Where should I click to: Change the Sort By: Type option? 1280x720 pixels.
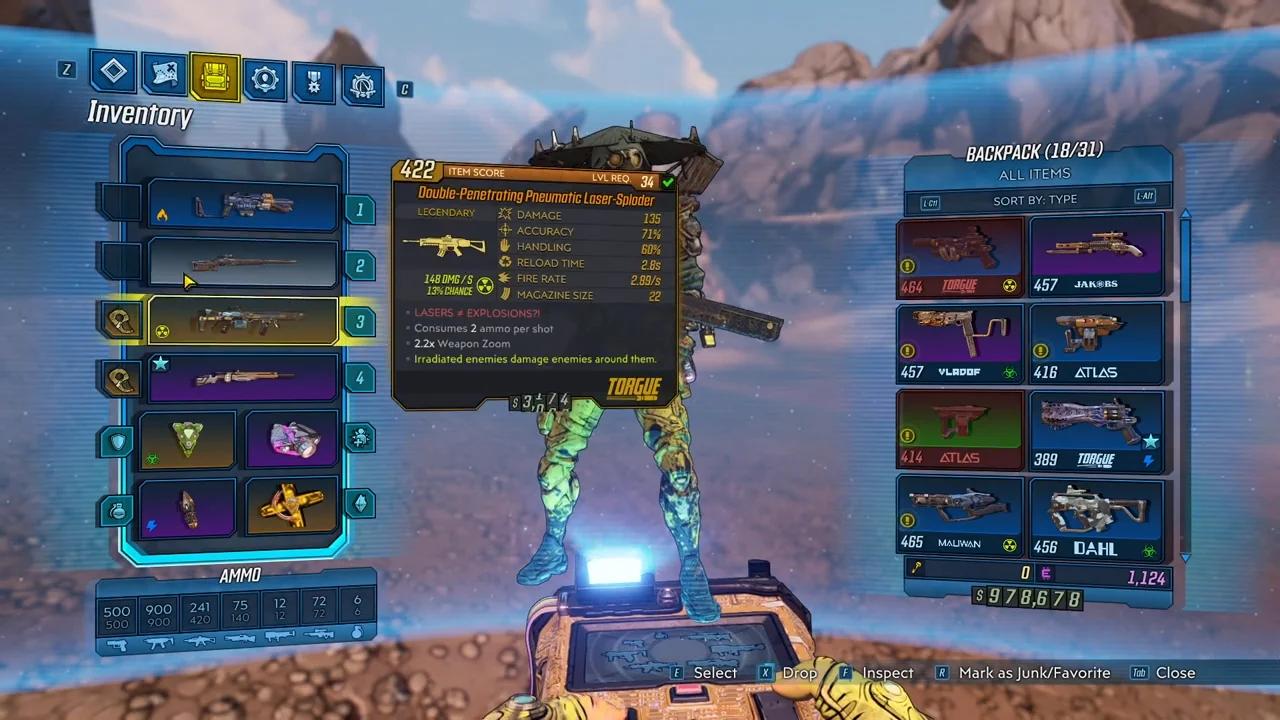click(1035, 200)
